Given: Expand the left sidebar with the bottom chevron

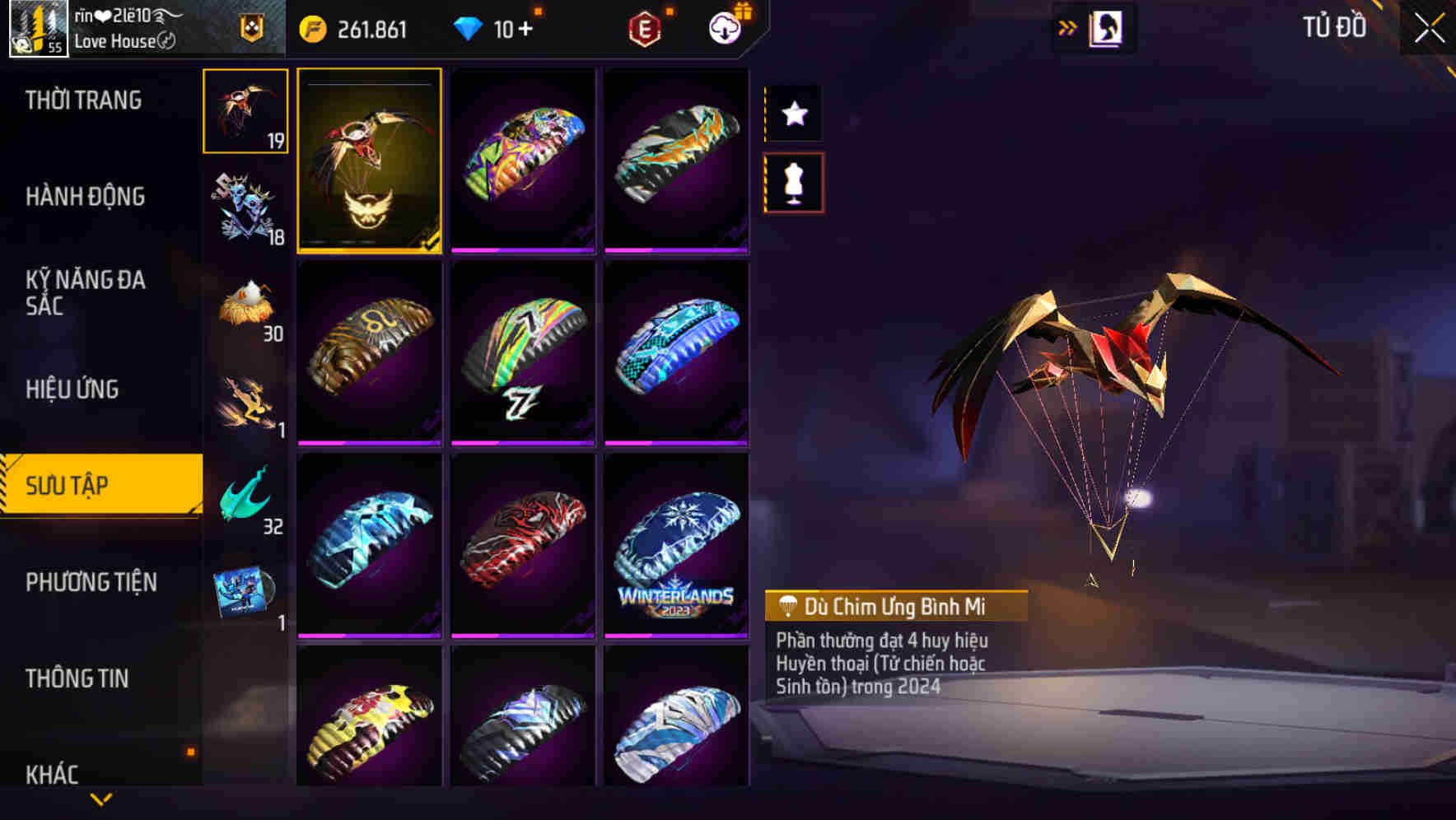Looking at the screenshot, I should [x=100, y=799].
